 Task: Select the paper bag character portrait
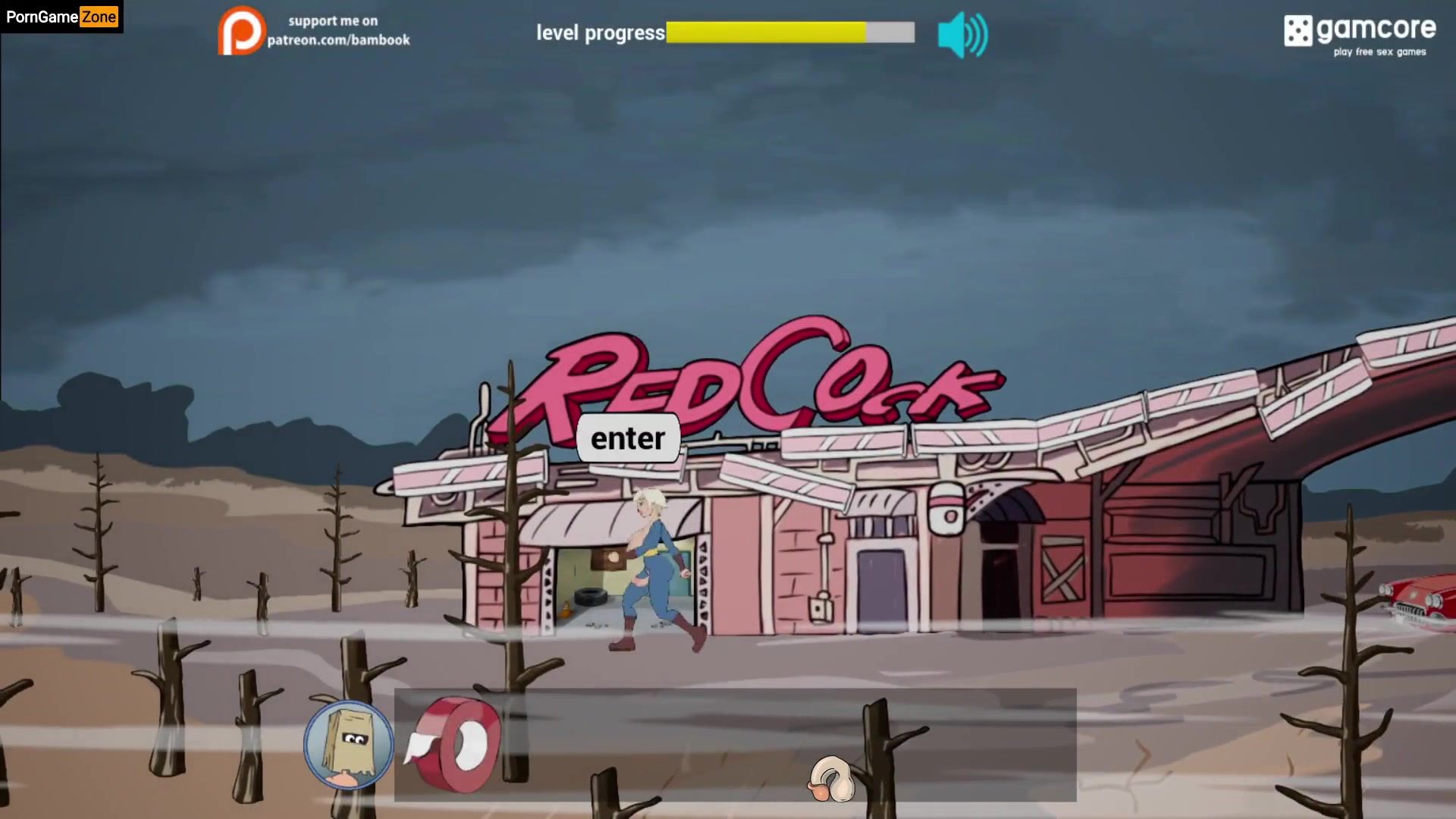(348, 745)
